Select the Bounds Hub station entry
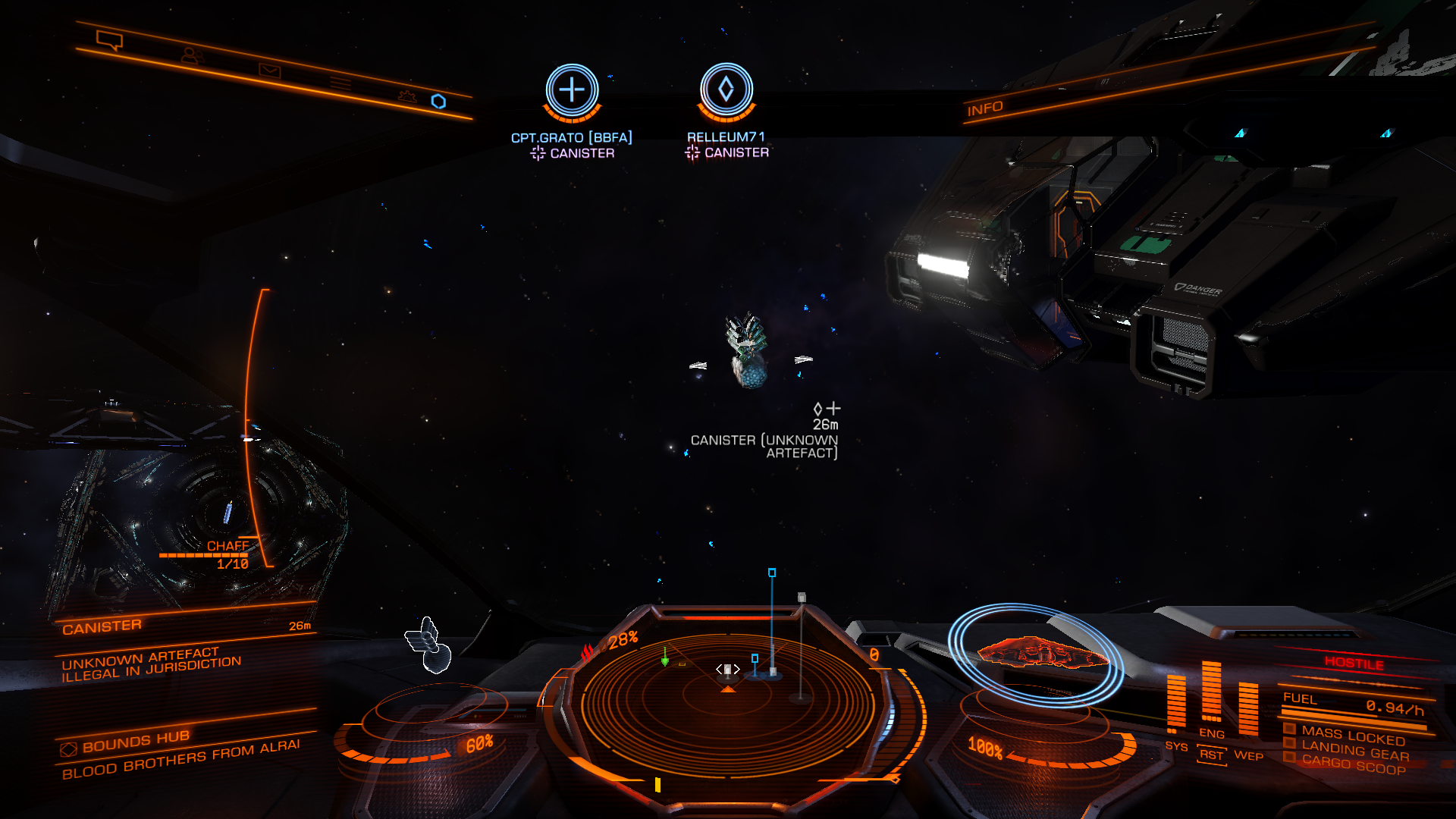Screen dimensions: 1456x819 [135, 740]
